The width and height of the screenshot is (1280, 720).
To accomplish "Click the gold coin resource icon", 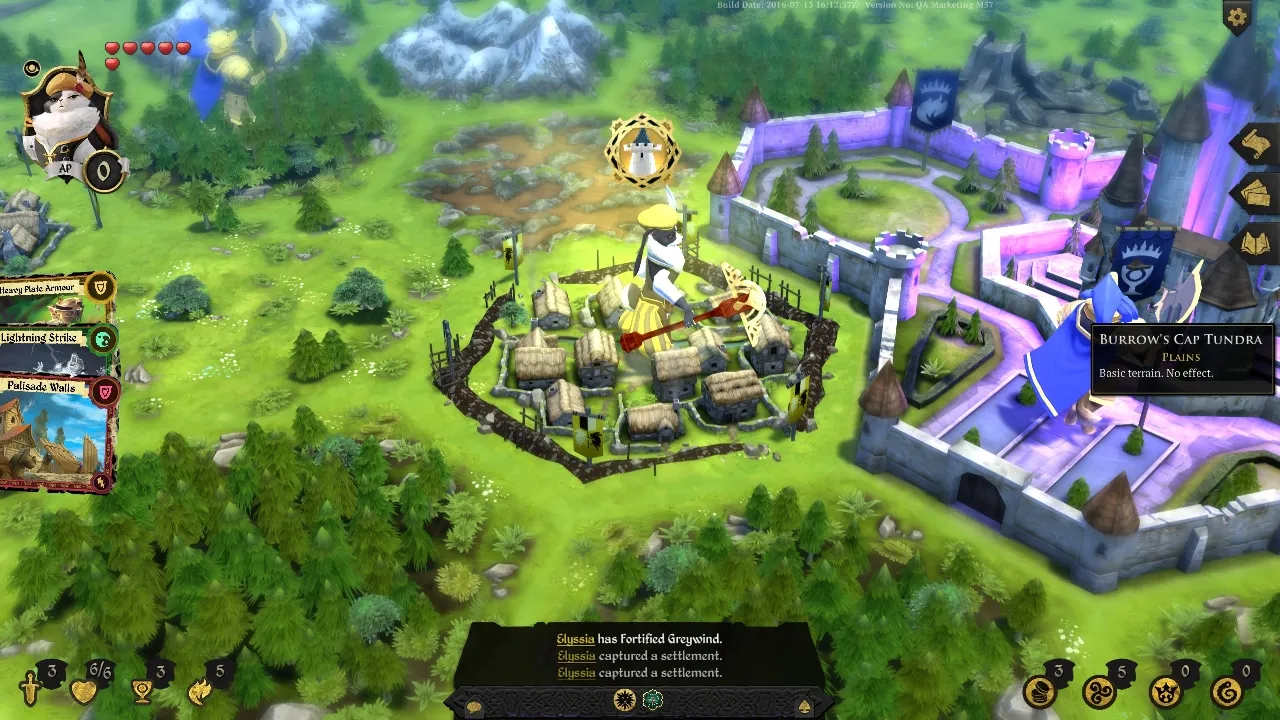I will (x=1040, y=691).
